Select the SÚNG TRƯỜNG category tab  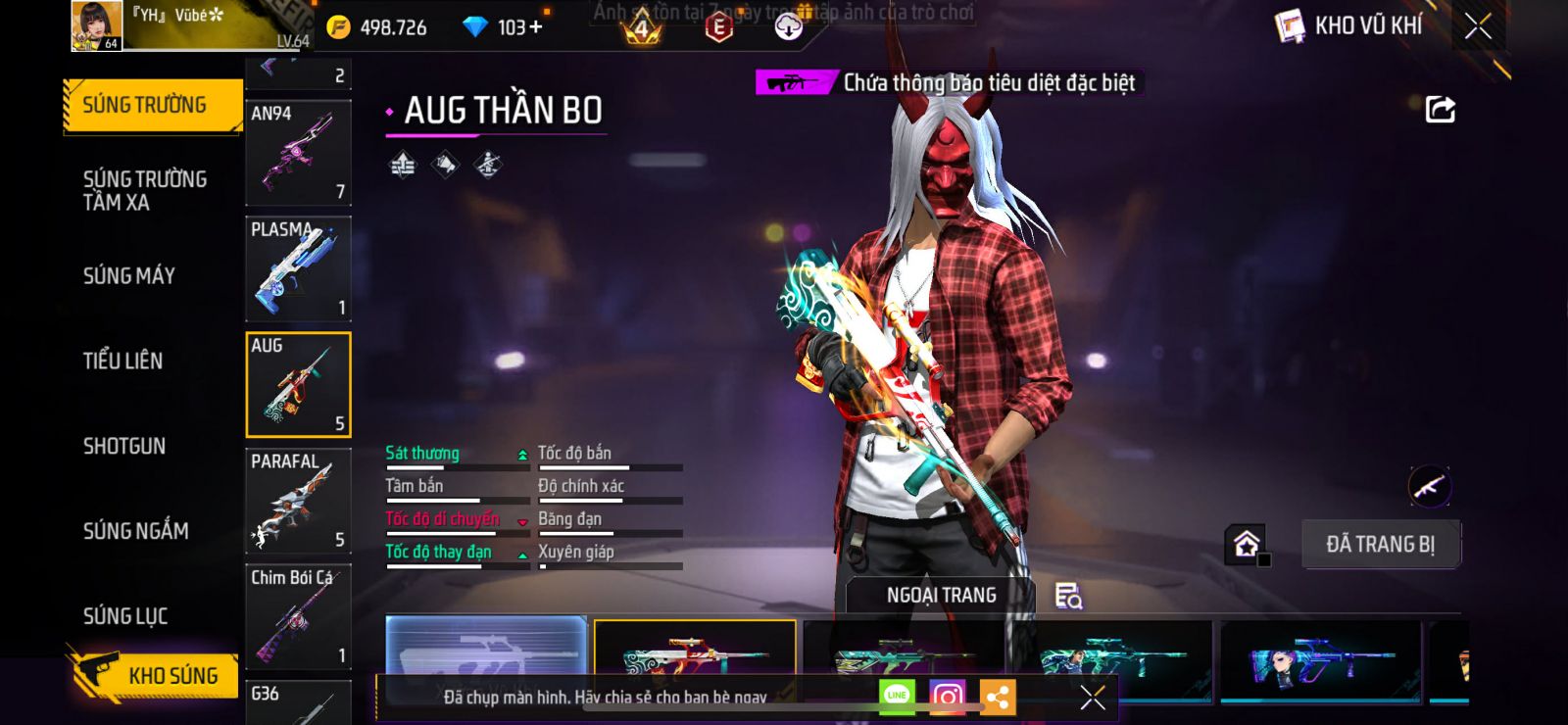pos(145,105)
